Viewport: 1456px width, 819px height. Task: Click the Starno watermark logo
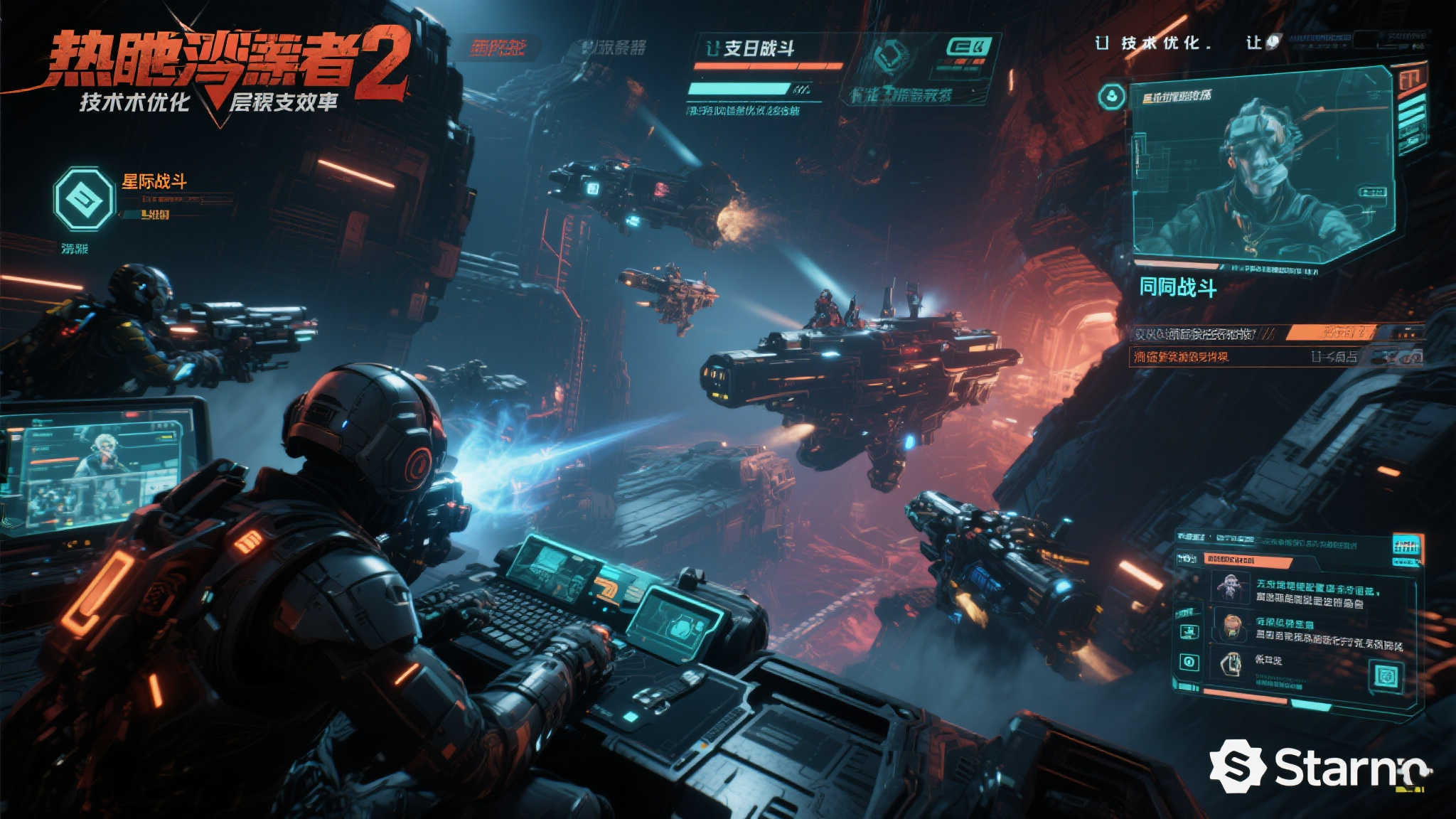click(x=1319, y=766)
